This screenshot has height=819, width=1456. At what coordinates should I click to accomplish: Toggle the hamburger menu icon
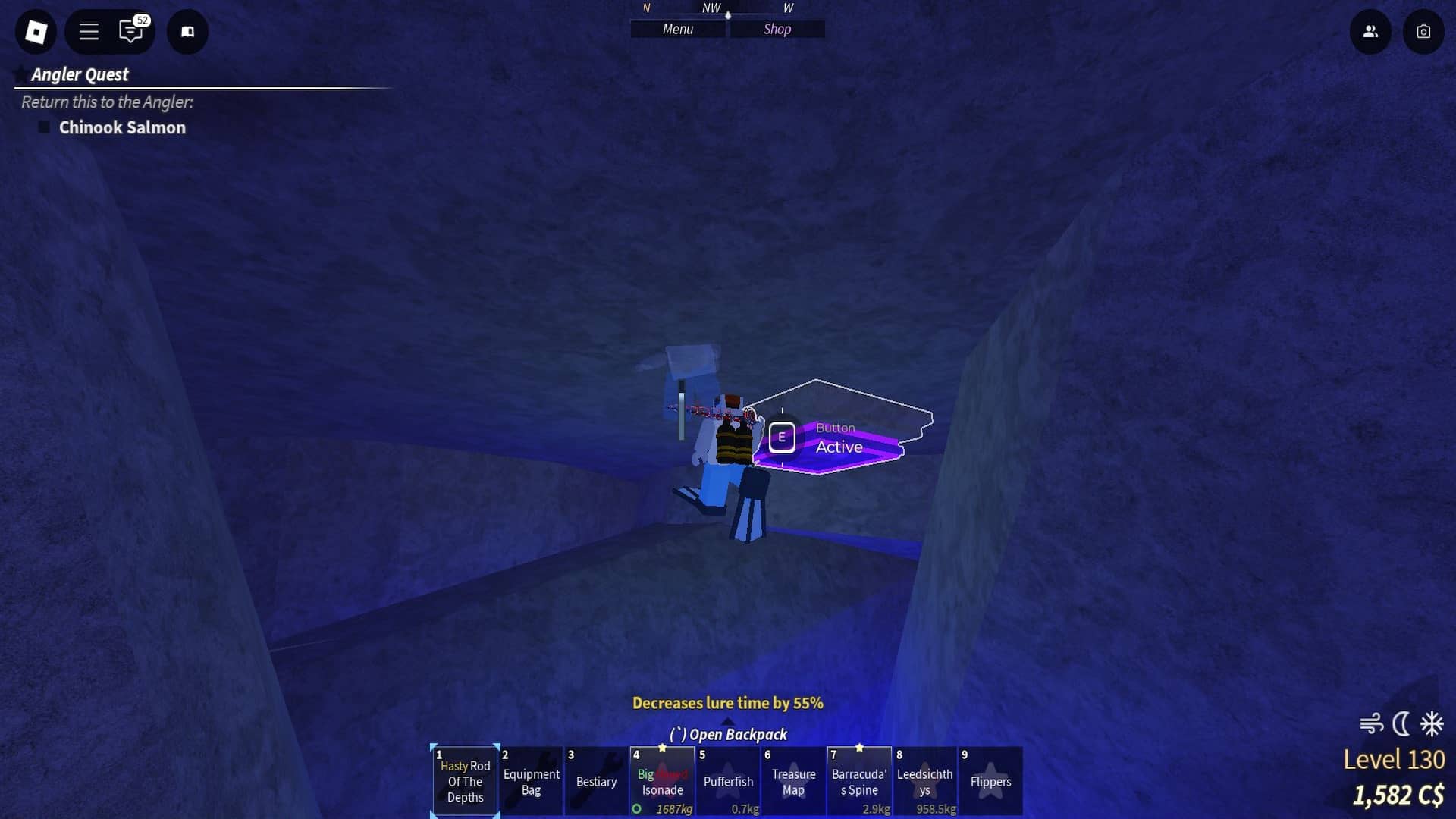pos(88,32)
